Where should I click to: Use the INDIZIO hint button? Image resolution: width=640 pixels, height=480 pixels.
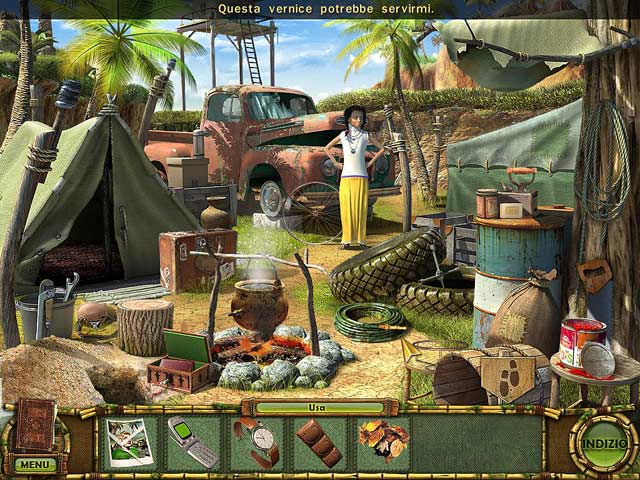[x=603, y=441]
